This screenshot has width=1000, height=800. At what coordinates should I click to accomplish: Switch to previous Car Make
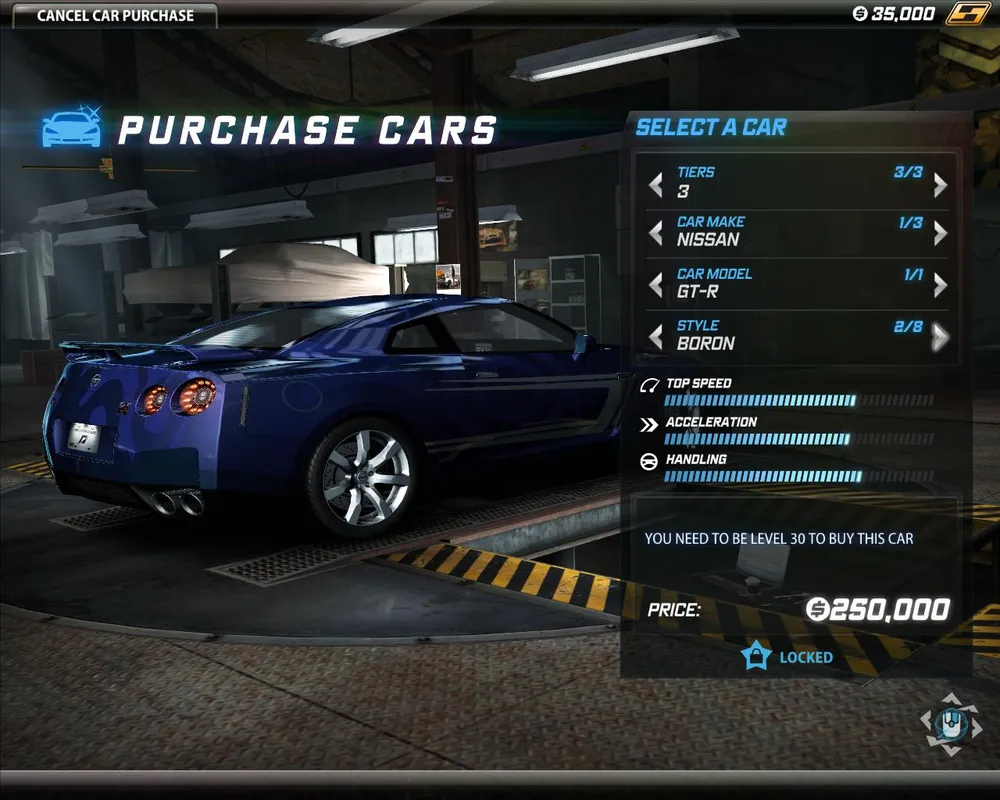click(656, 233)
